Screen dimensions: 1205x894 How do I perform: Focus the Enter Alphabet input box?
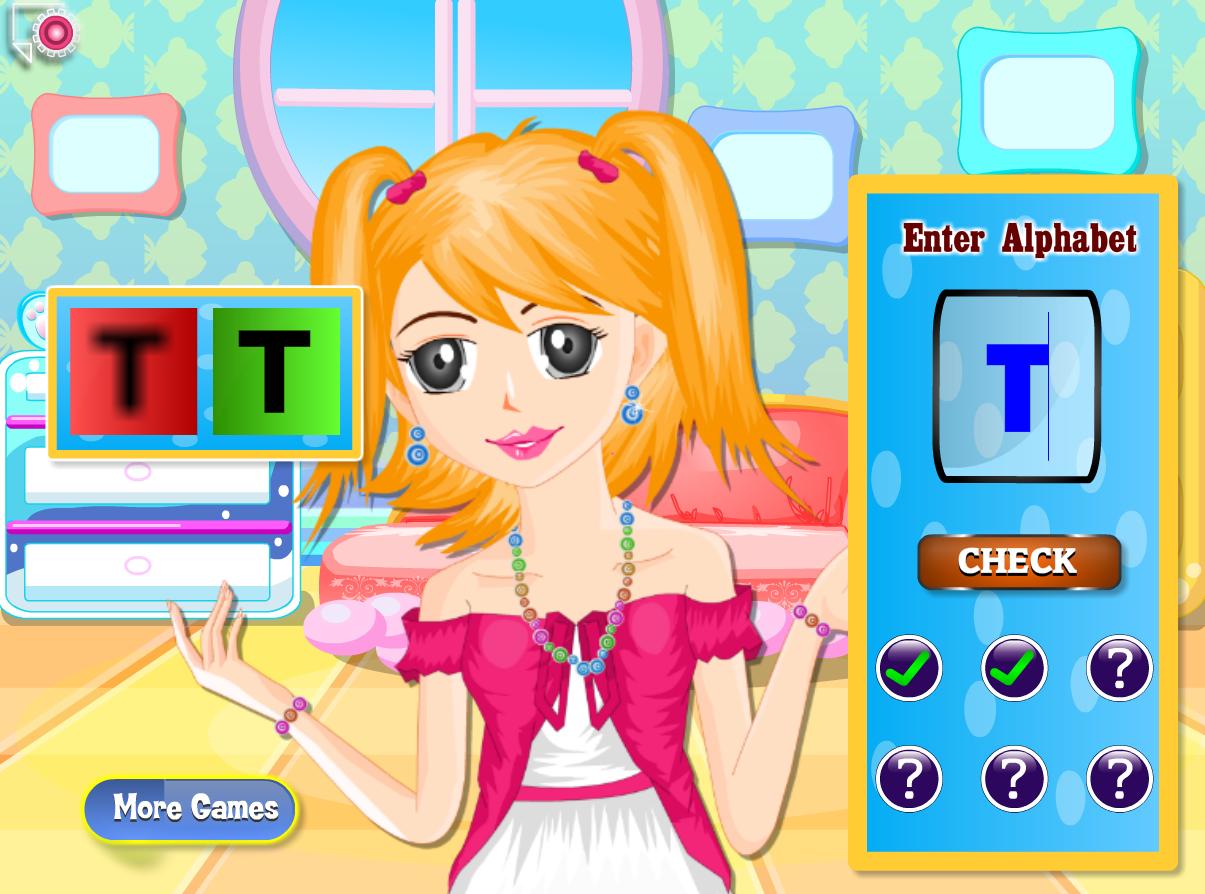point(1017,386)
